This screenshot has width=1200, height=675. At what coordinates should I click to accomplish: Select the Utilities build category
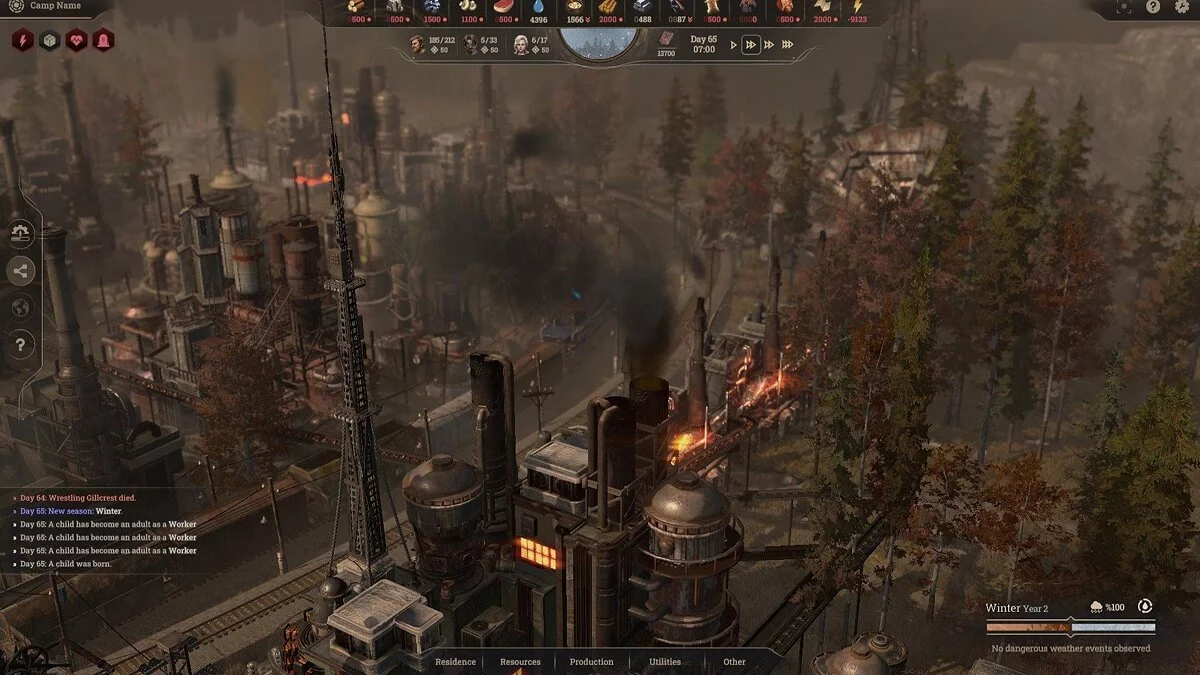[665, 662]
